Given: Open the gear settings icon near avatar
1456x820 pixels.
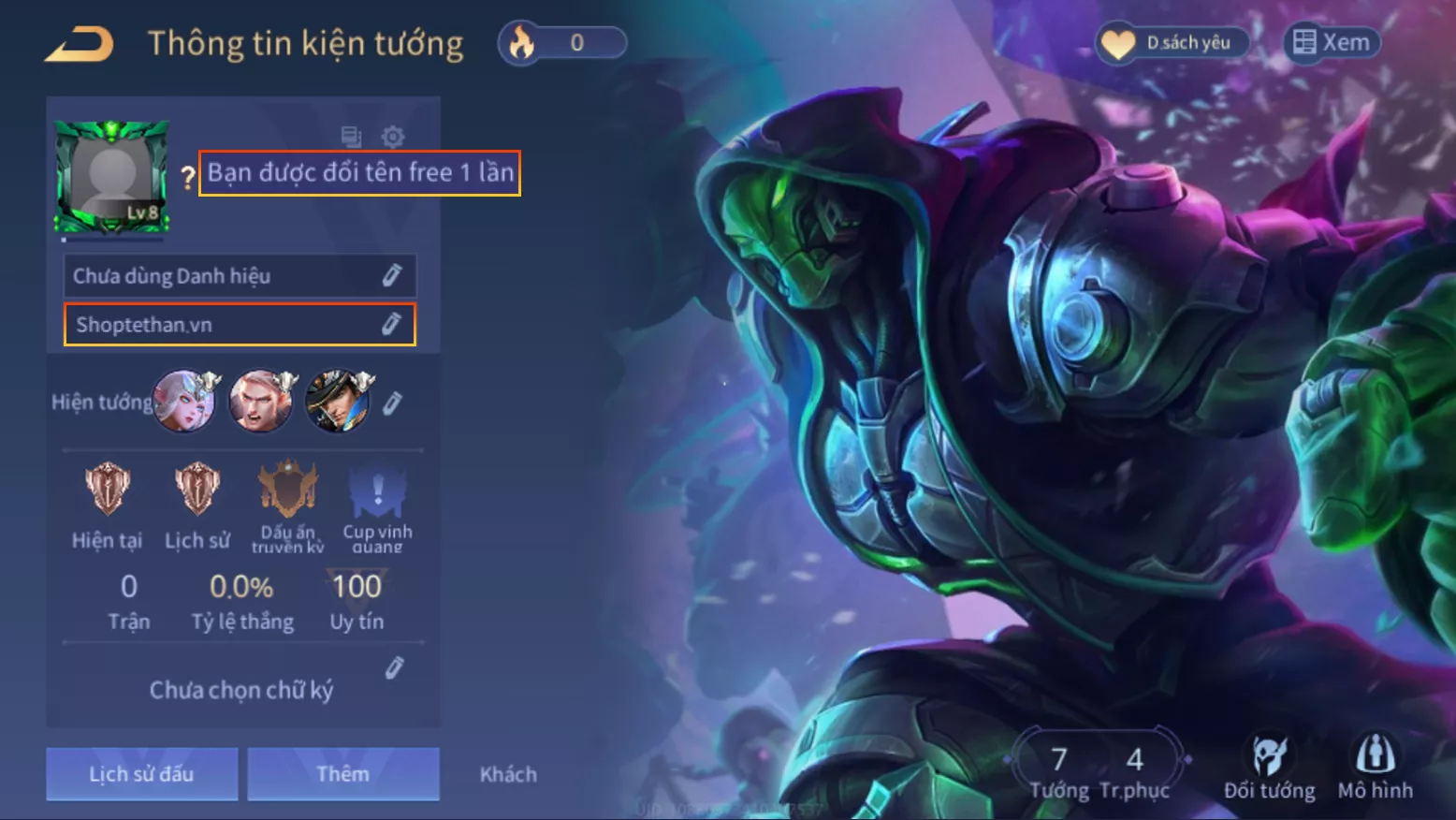Looking at the screenshot, I should coord(393,137).
